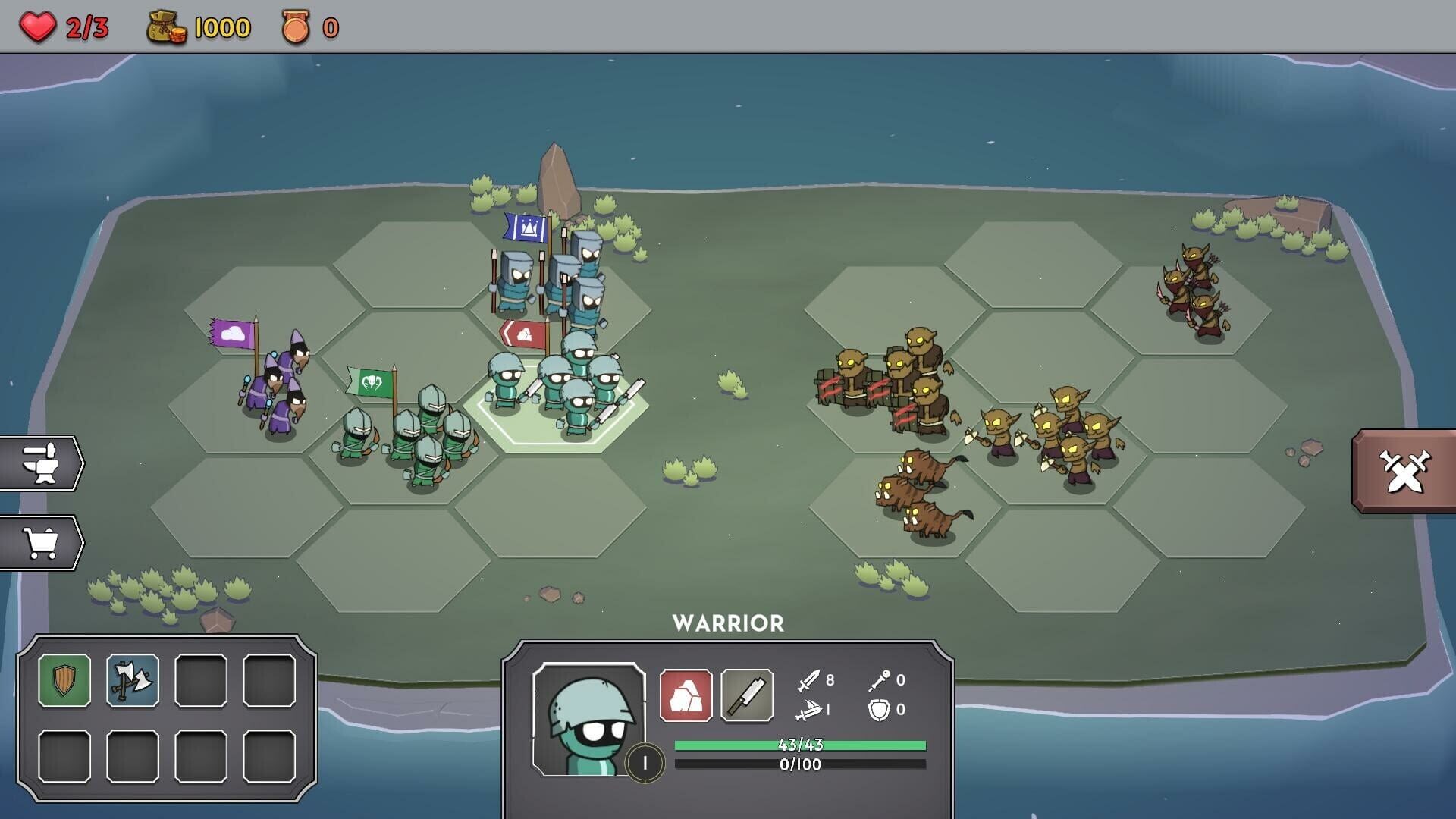Click the cleaver weapon slot

pos(746,693)
